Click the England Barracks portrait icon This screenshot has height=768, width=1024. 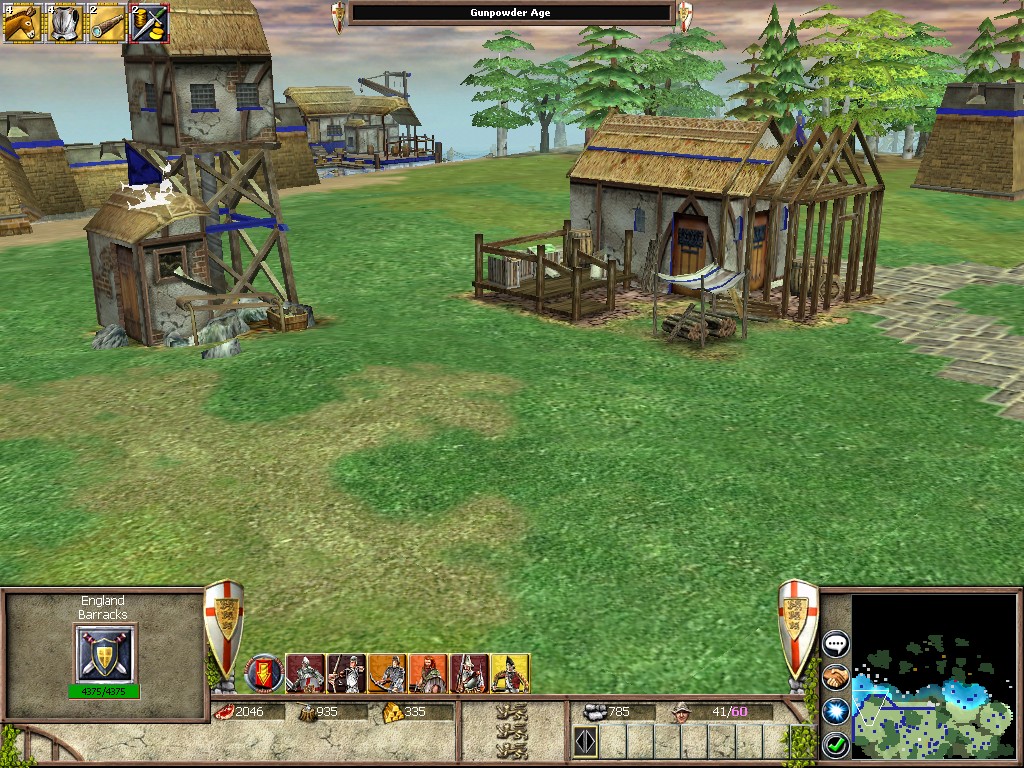(104, 654)
